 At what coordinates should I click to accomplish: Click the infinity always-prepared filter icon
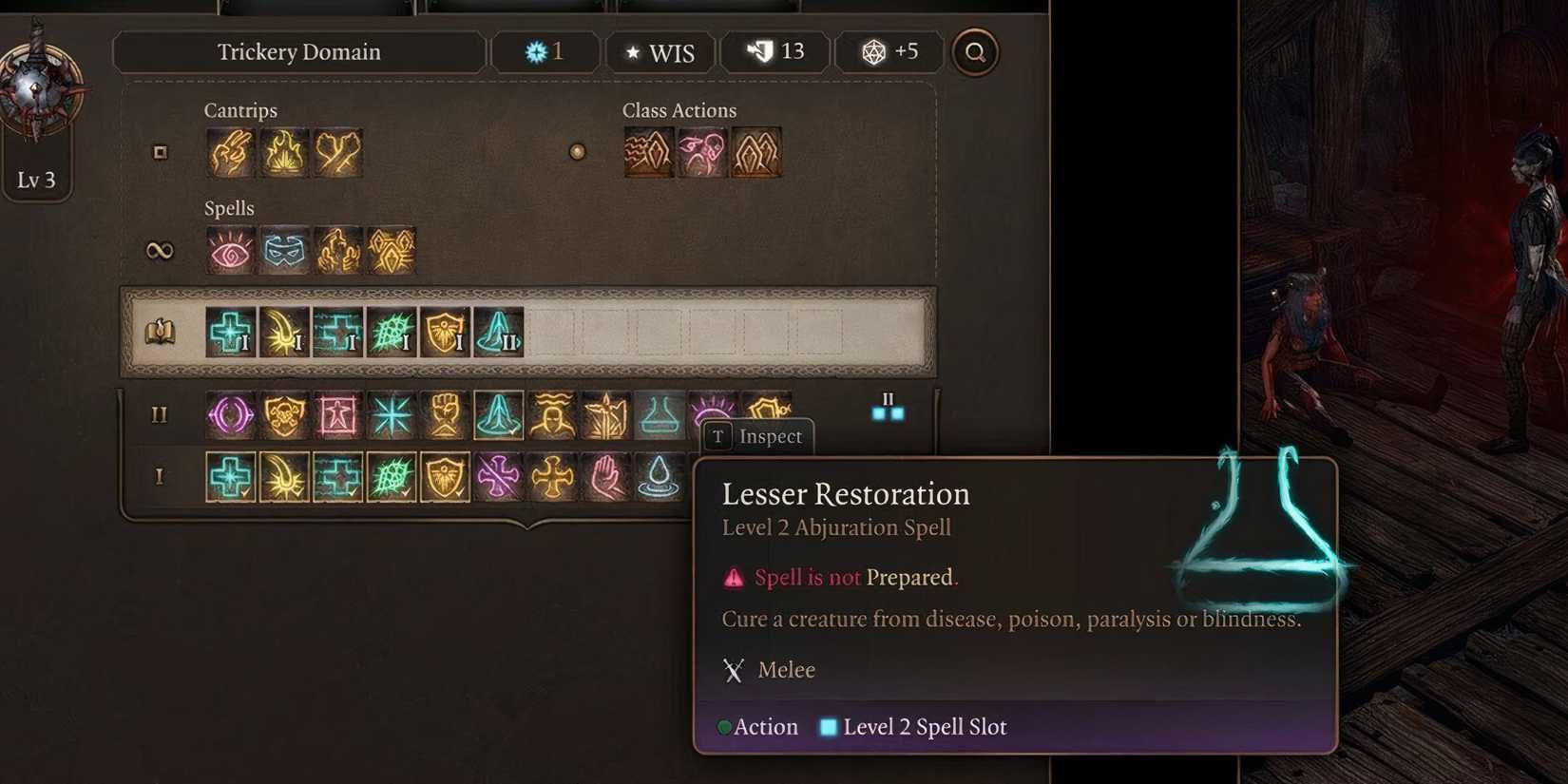(x=162, y=249)
